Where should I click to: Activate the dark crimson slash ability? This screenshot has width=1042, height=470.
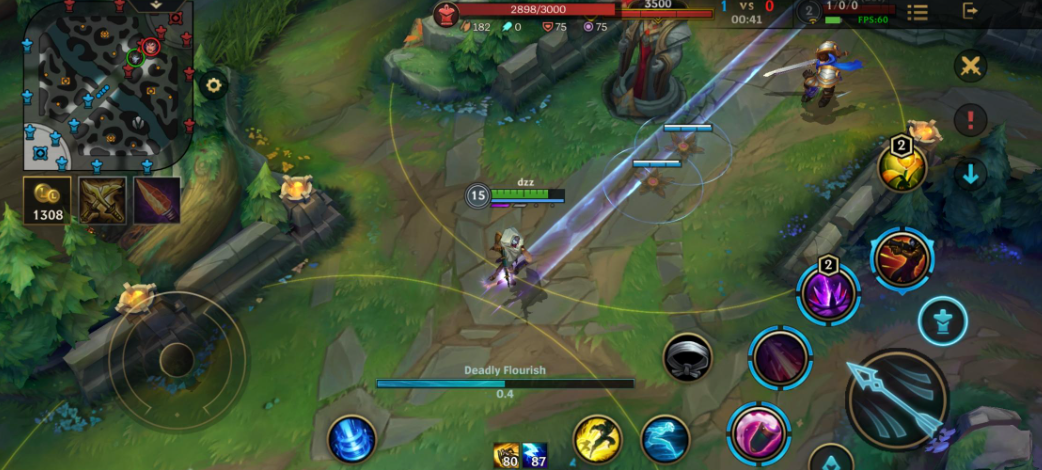(x=779, y=355)
